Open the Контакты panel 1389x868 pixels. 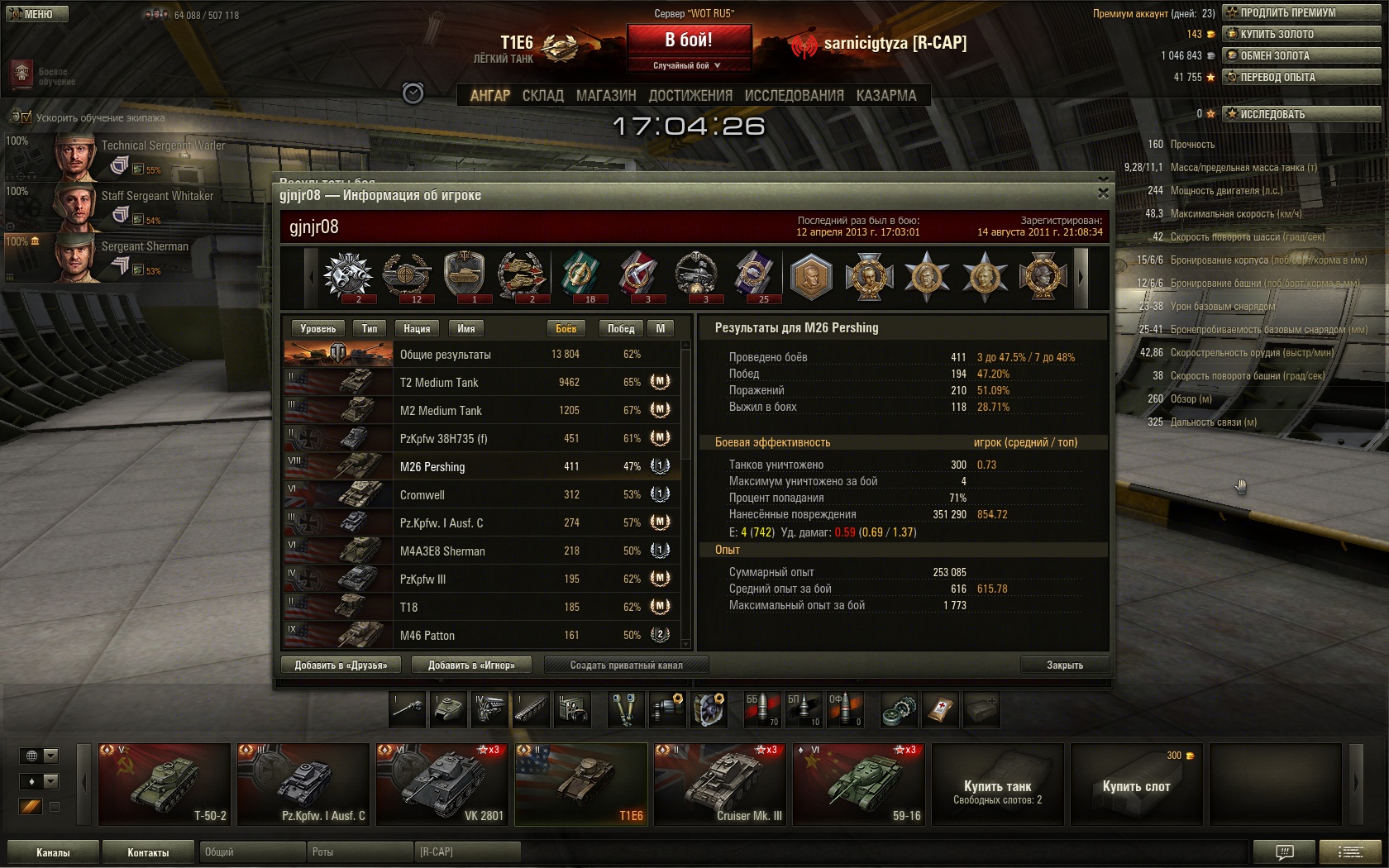click(148, 852)
